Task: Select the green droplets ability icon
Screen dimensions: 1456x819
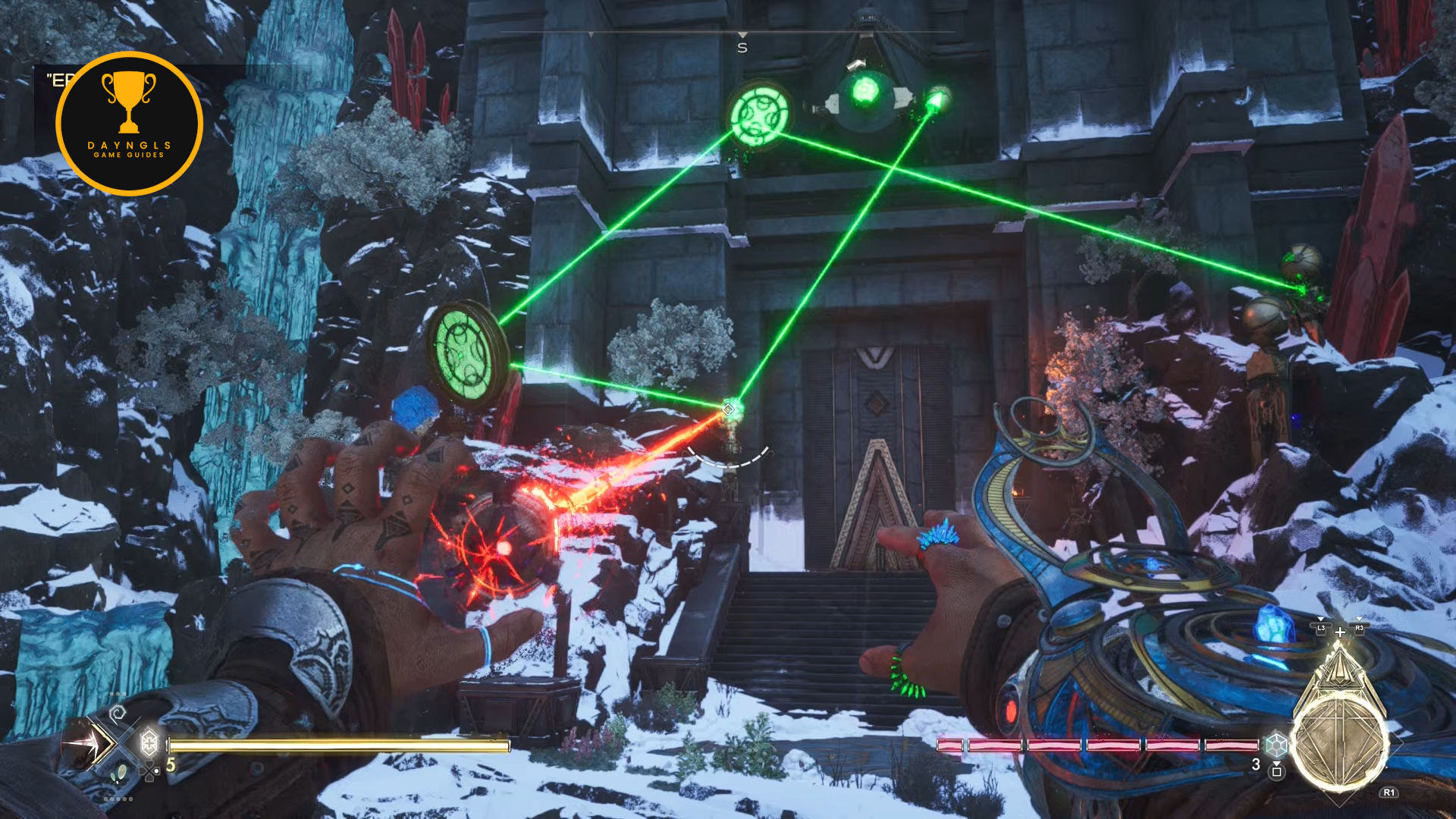Action: pyautogui.click(x=119, y=773)
